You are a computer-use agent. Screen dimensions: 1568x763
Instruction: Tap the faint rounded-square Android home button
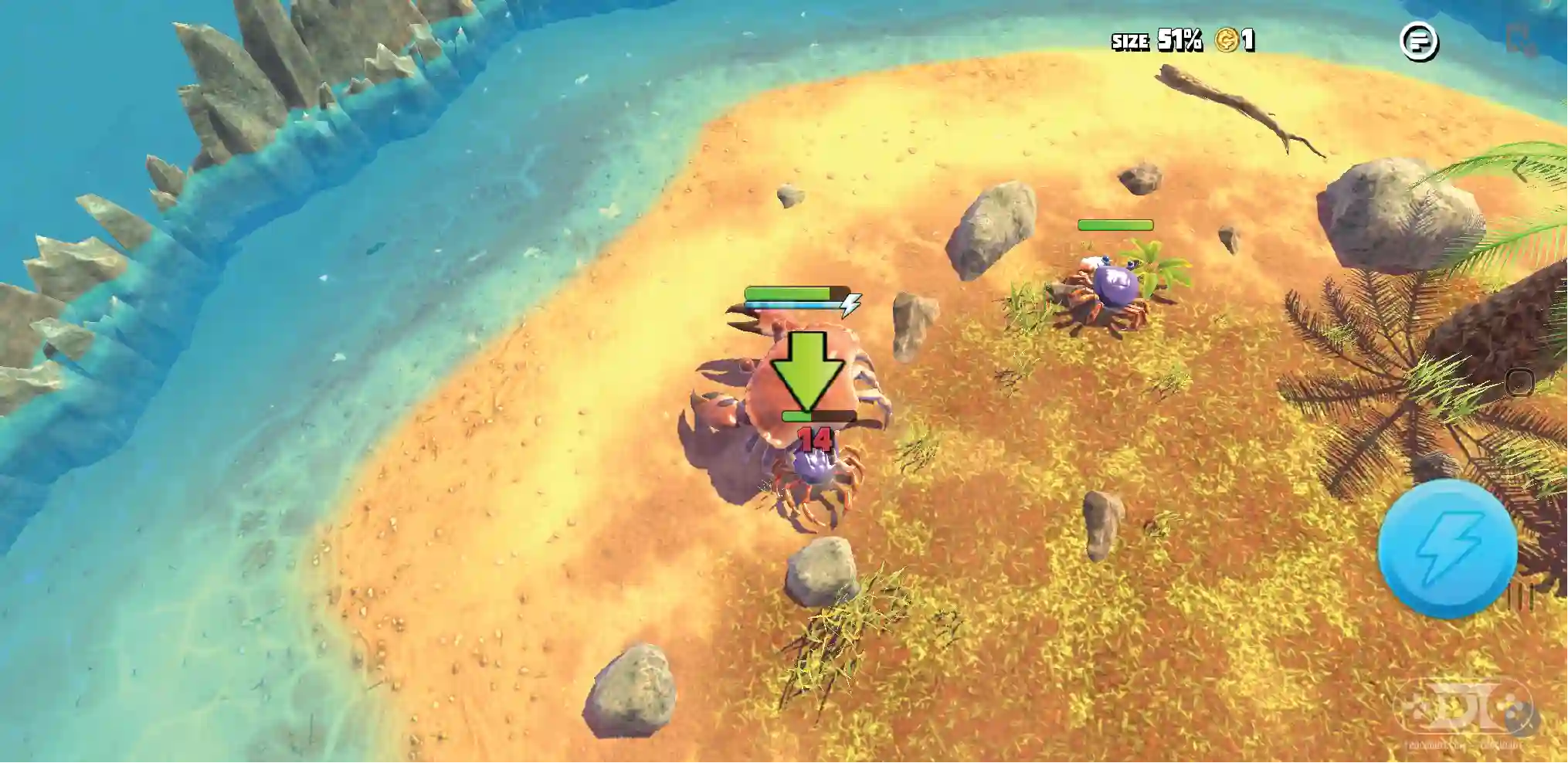1519,382
